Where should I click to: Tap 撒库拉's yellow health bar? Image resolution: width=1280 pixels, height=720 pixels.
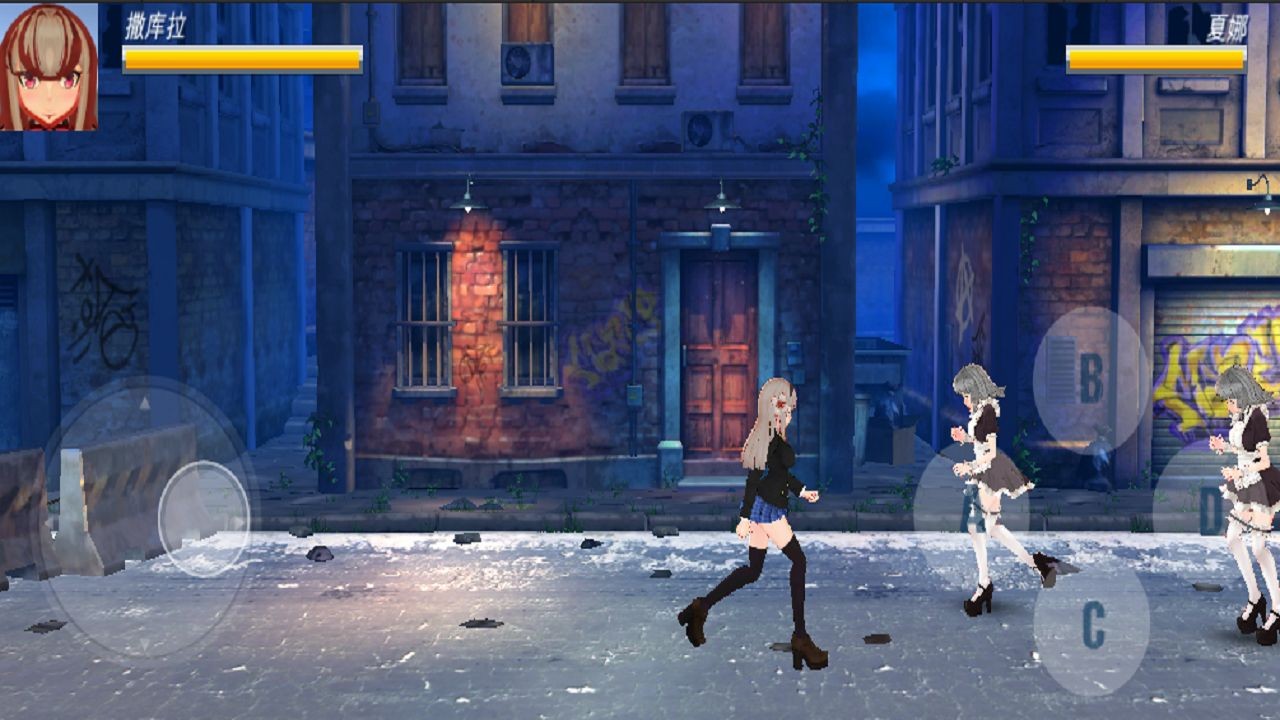click(240, 57)
